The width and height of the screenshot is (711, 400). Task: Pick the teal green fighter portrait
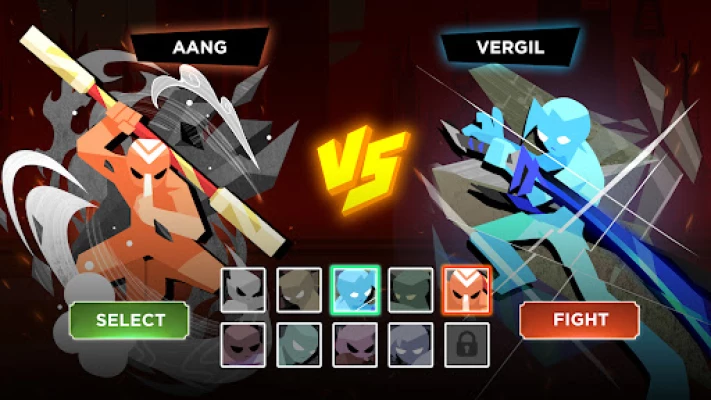click(x=299, y=345)
